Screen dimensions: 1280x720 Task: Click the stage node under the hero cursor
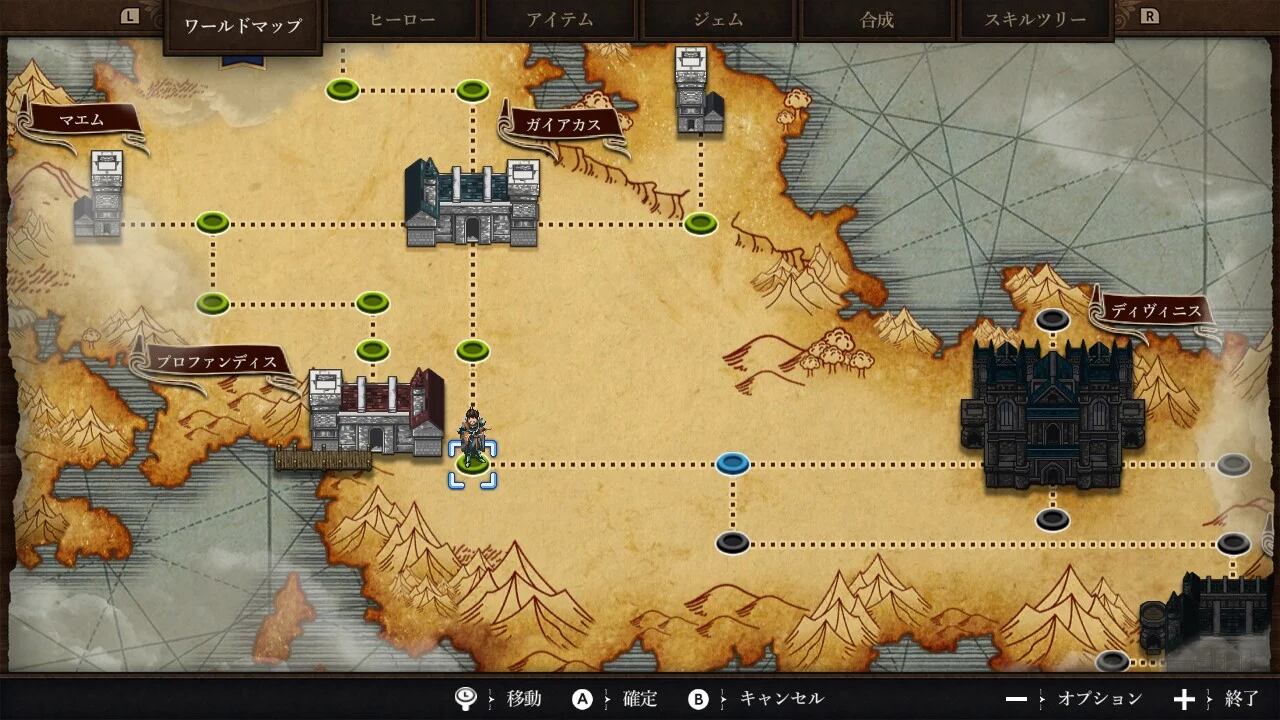click(x=472, y=465)
